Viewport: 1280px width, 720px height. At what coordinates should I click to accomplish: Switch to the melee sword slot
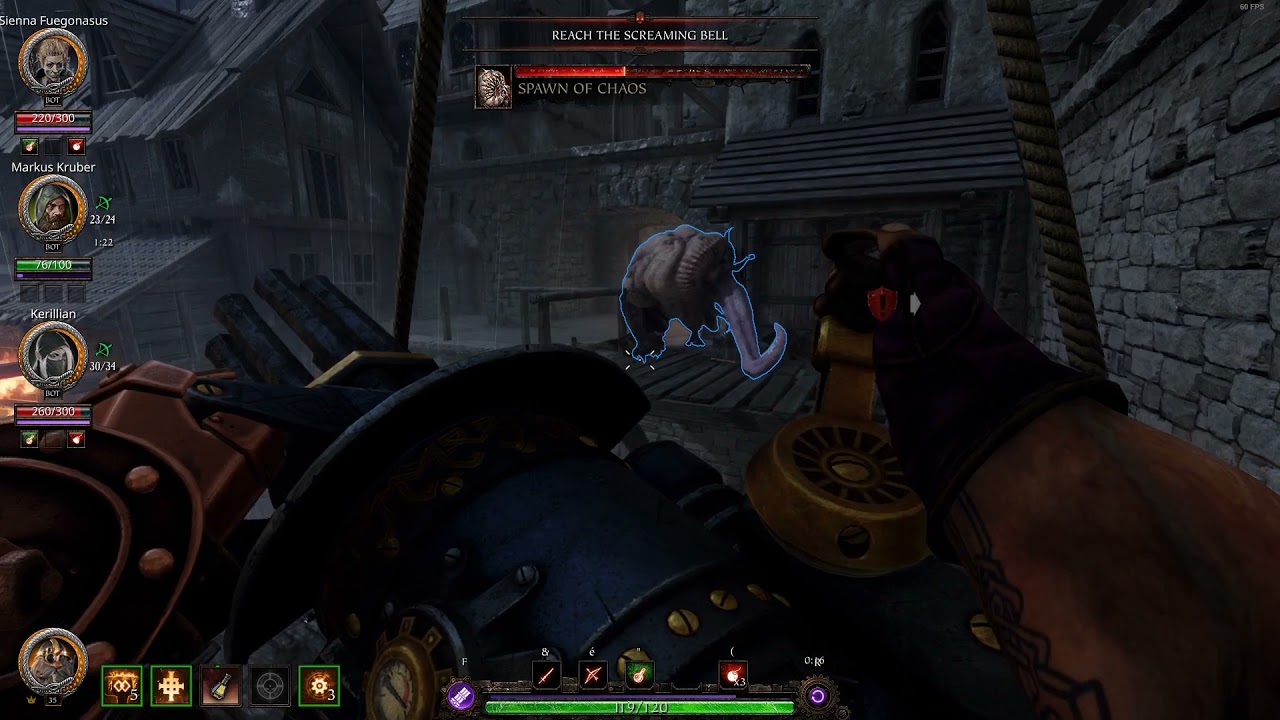click(x=545, y=676)
